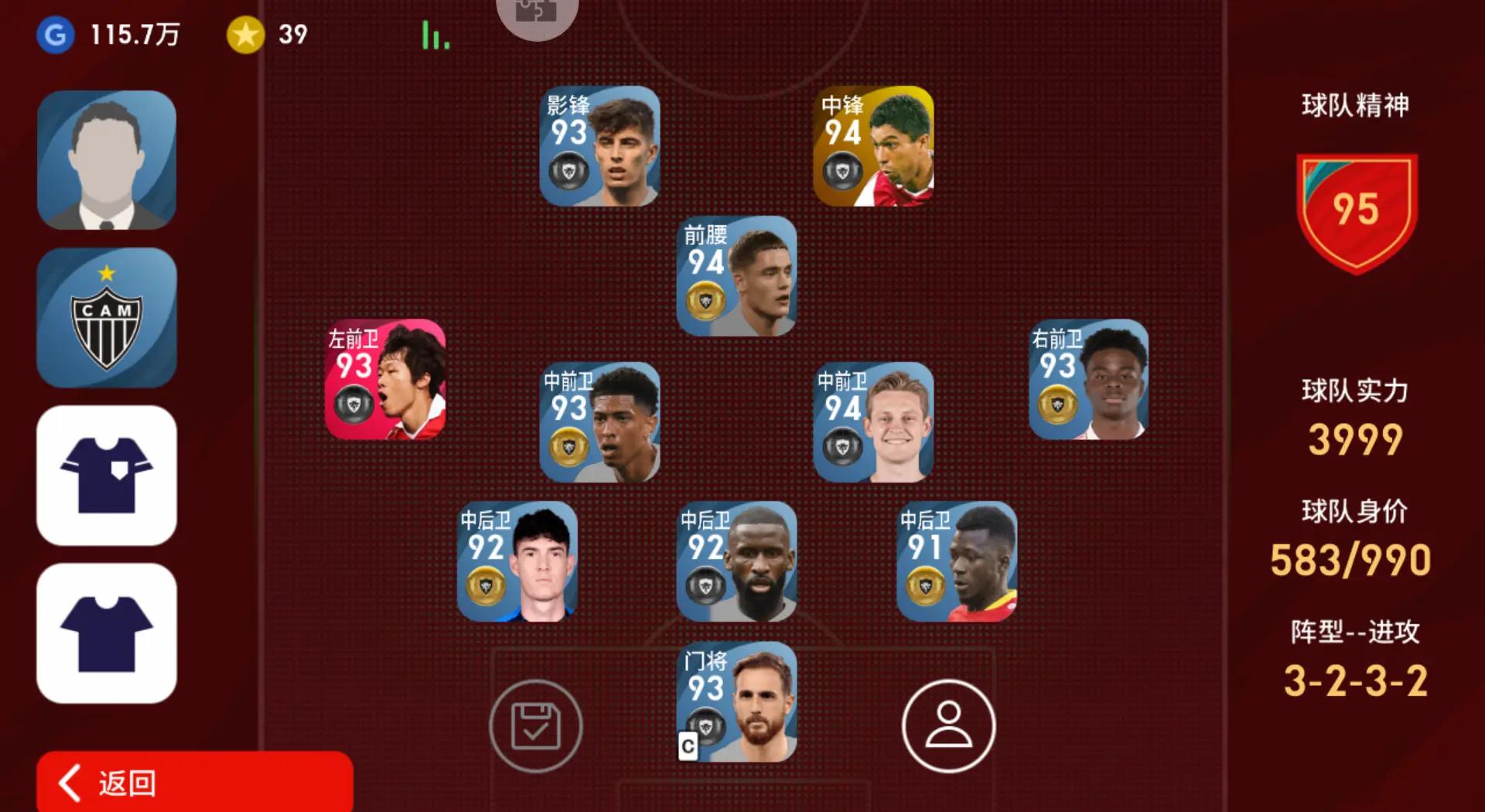Select the 左前卫 93 left midfielder card
The width and height of the screenshot is (1485, 812).
click(385, 380)
